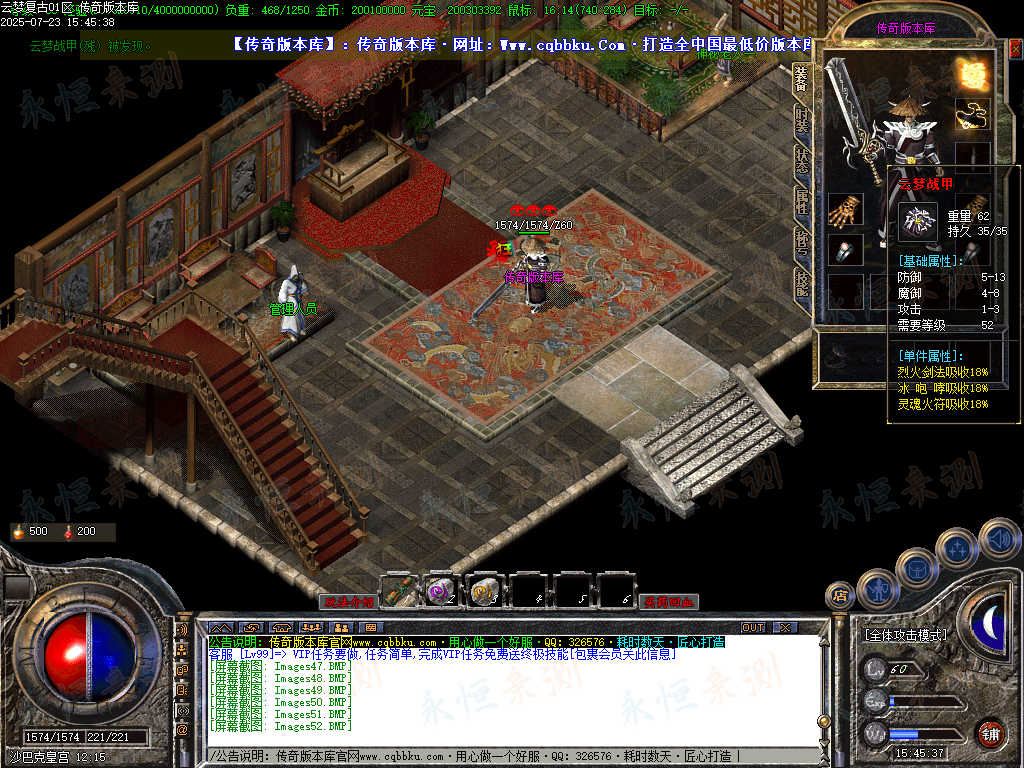Viewport: 1024px width, 768px height.
Task: Use the orange scroll in hotbar slot 3
Action: (x=486, y=591)
